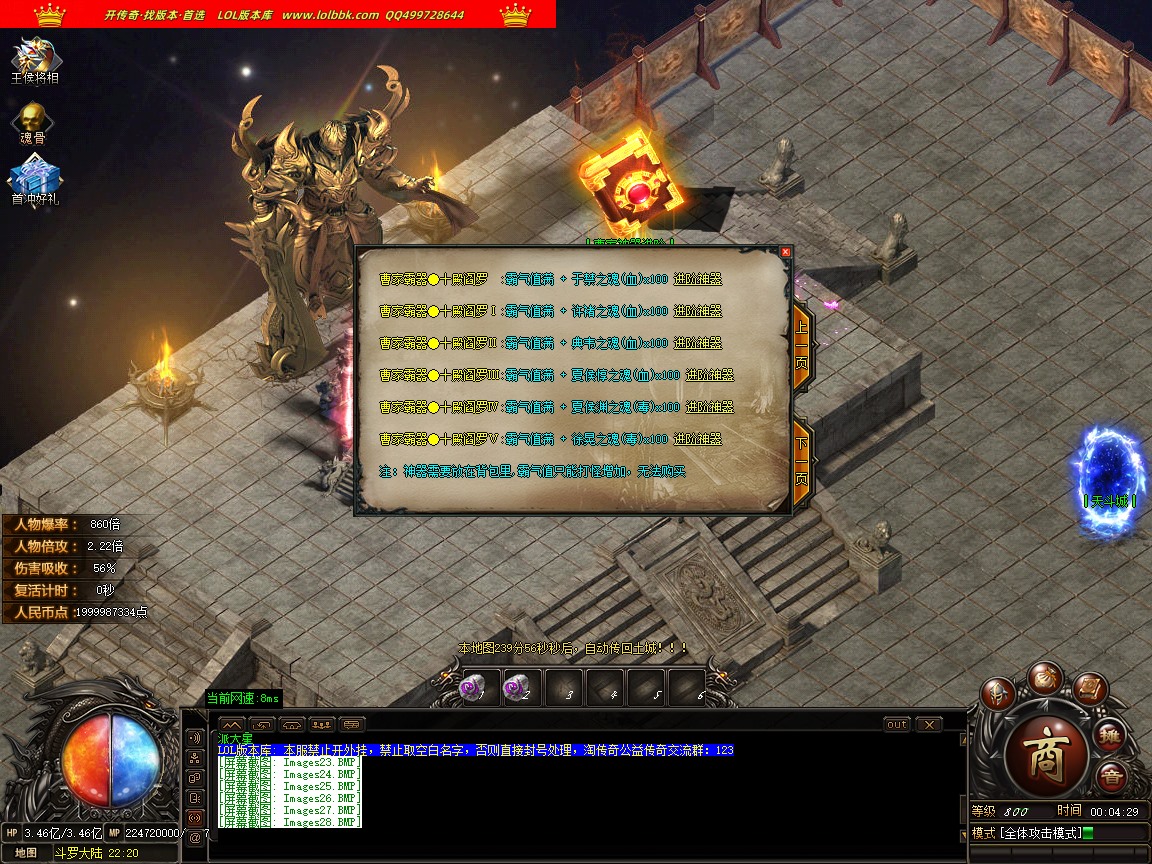This screenshot has width=1152, height=864.
Task: Click the chat panel's out button
Action: pyautogui.click(x=897, y=724)
